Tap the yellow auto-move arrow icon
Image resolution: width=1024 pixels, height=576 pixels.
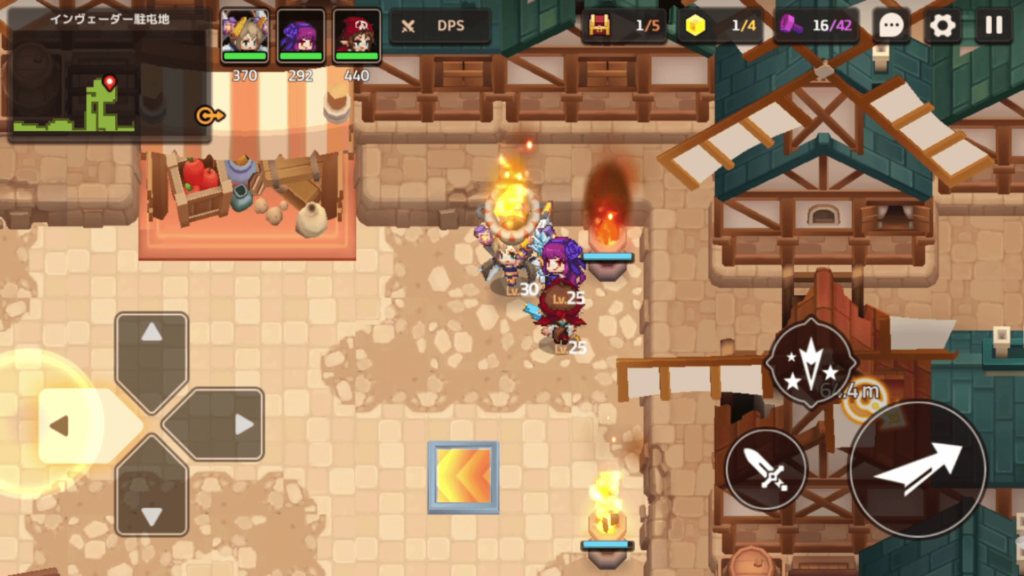[210, 115]
